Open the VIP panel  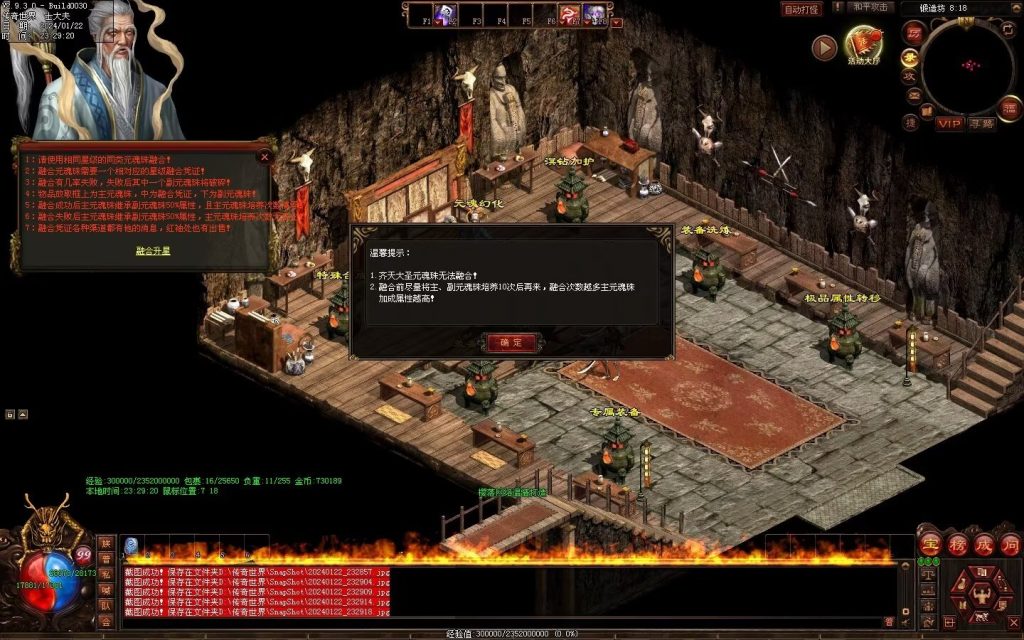click(949, 124)
